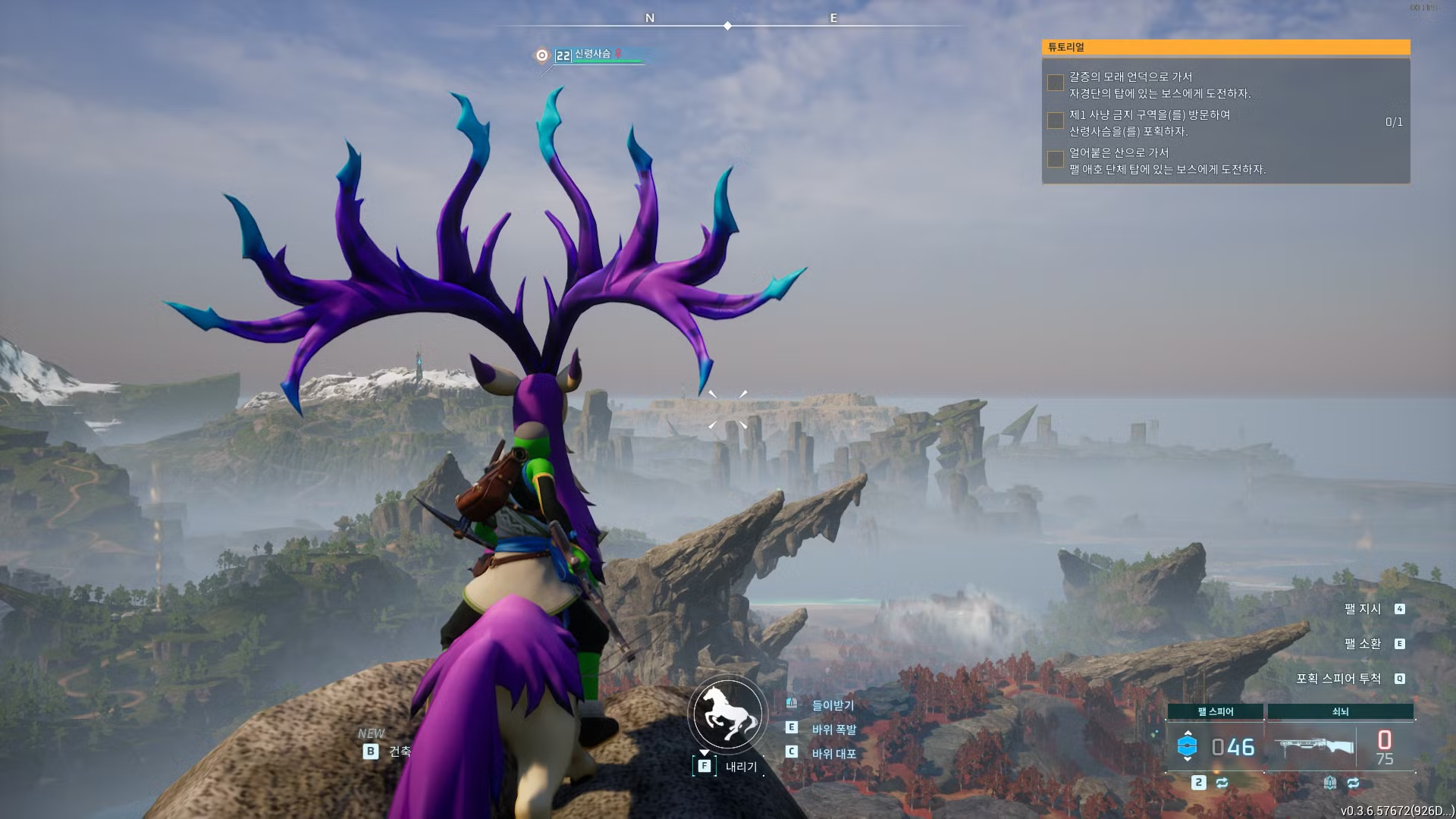Activate the 바위 대포 skill
The width and height of the screenshot is (1456, 819).
pos(833,754)
